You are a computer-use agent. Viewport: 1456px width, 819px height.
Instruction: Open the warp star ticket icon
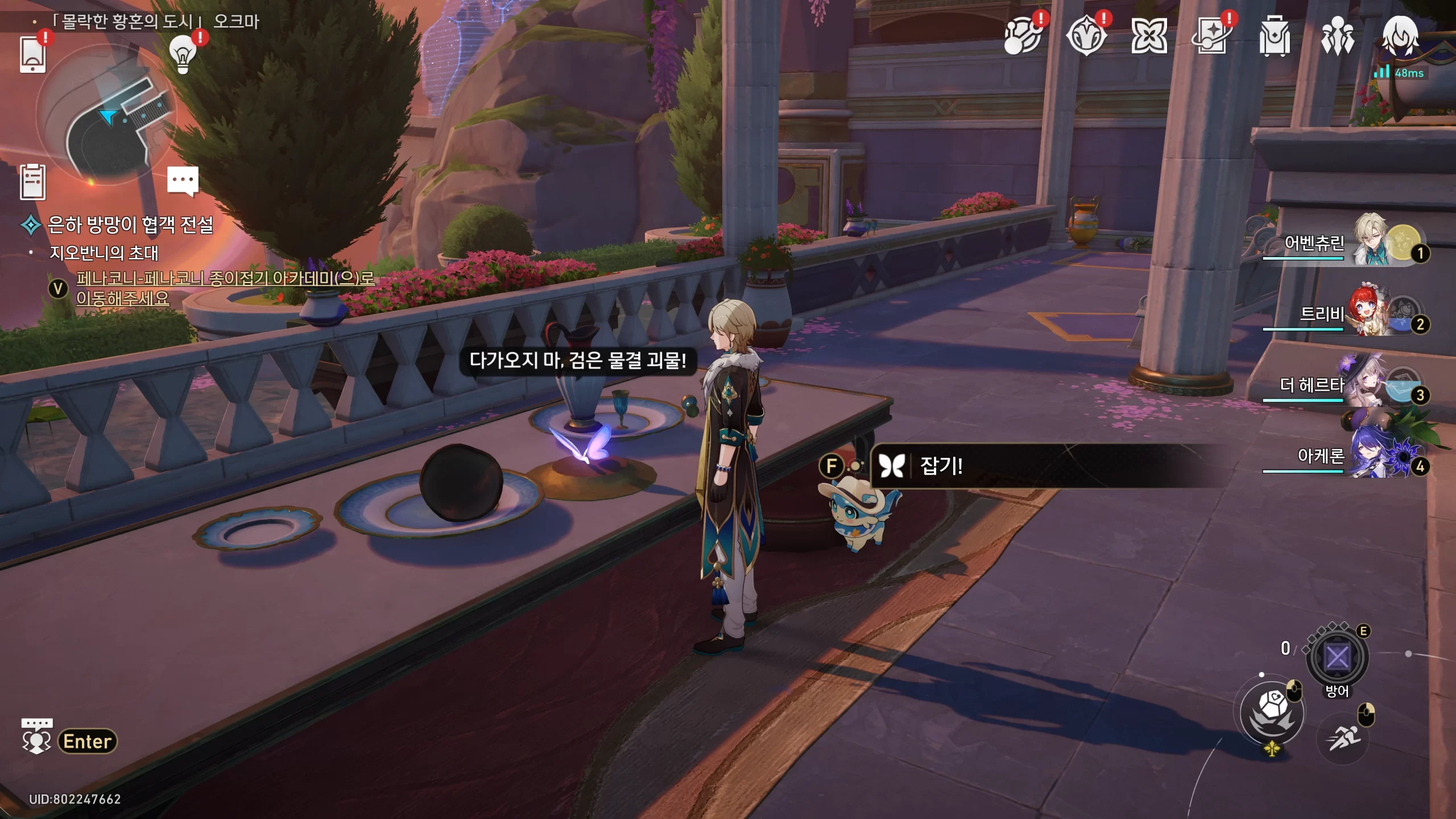1211,36
